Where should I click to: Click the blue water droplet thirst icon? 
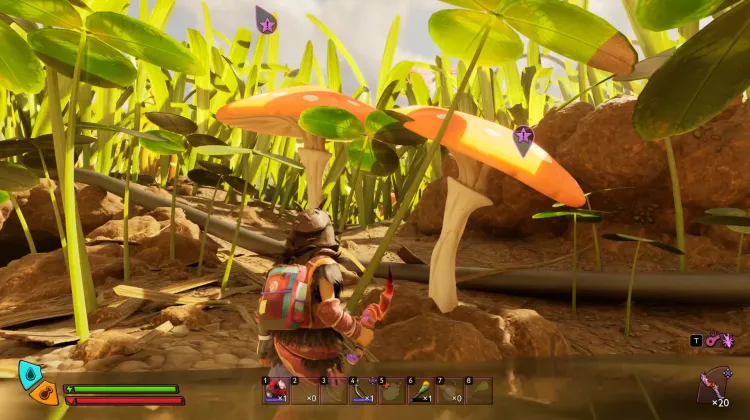click(x=31, y=374)
